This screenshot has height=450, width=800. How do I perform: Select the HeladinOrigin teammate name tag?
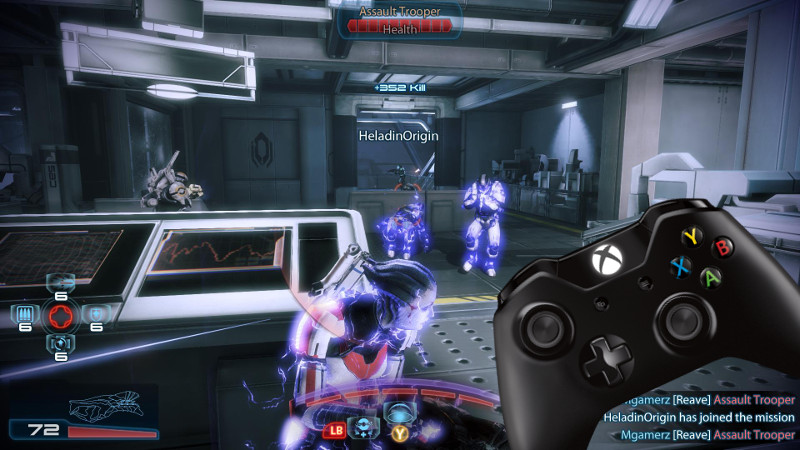click(399, 134)
